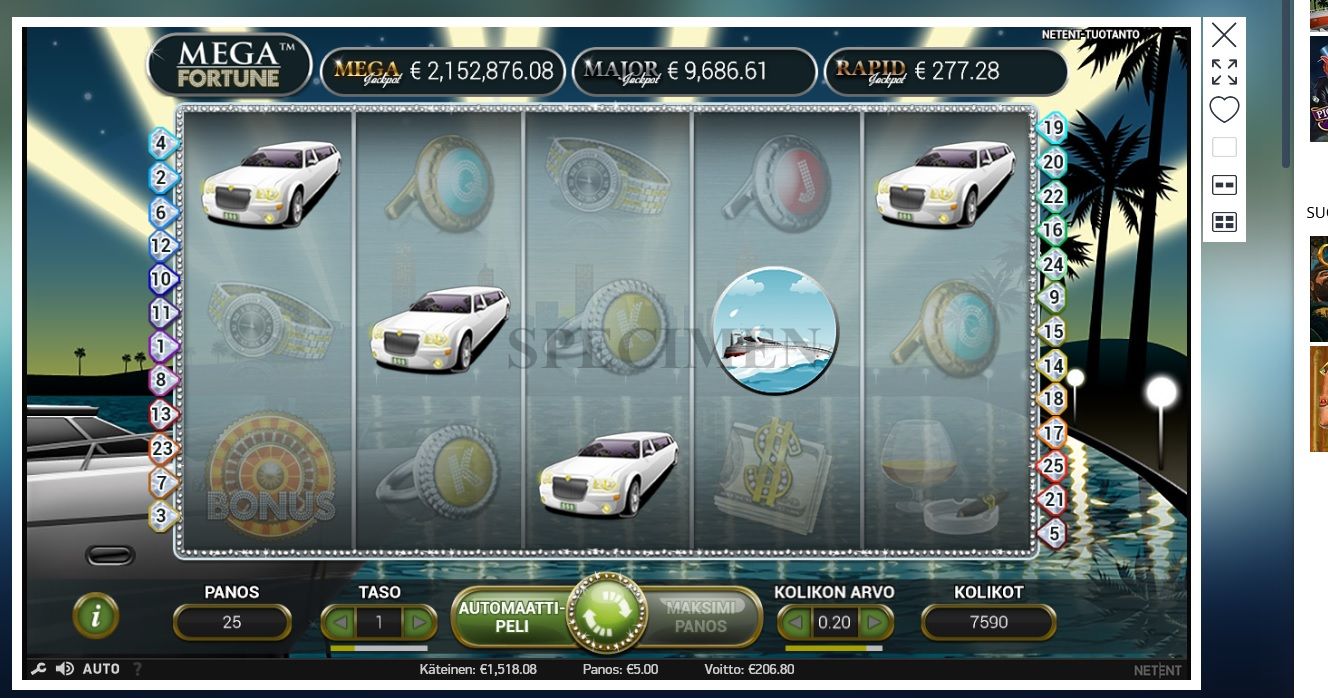Switch the game to fullscreen
This screenshot has height=698, width=1328.
[1224, 72]
